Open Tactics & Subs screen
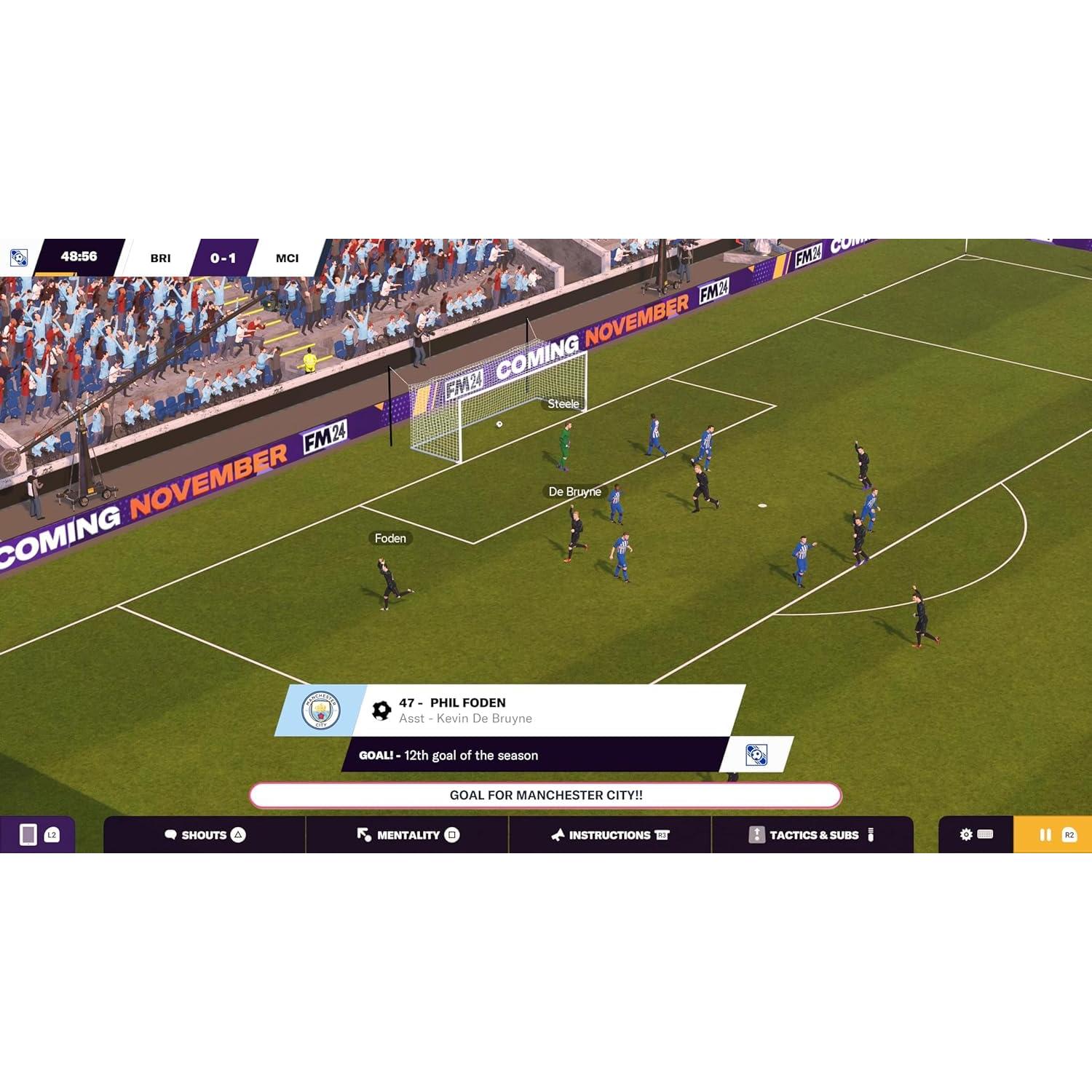 point(813,835)
